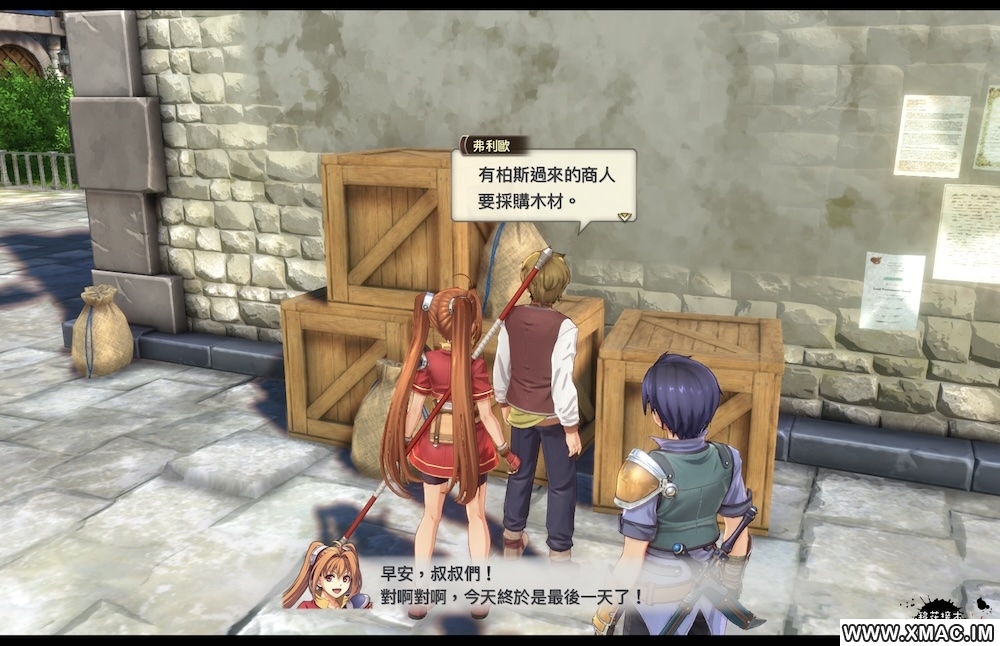The height and width of the screenshot is (646, 1000).
Task: Click the speech bubble's down arrow to continue
Action: (624, 214)
